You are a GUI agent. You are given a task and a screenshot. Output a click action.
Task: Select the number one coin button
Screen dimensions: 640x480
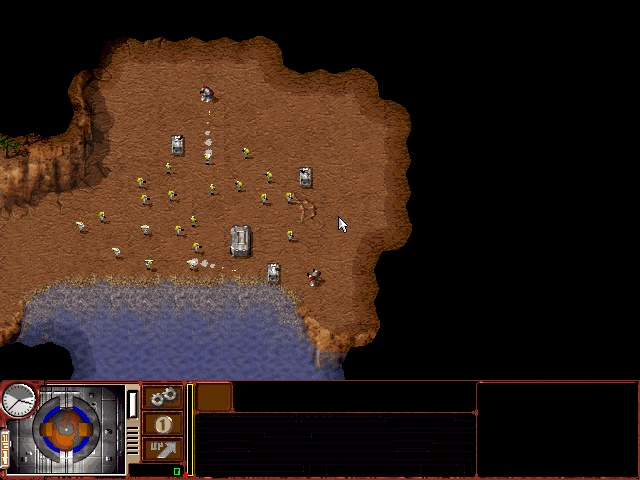click(163, 424)
